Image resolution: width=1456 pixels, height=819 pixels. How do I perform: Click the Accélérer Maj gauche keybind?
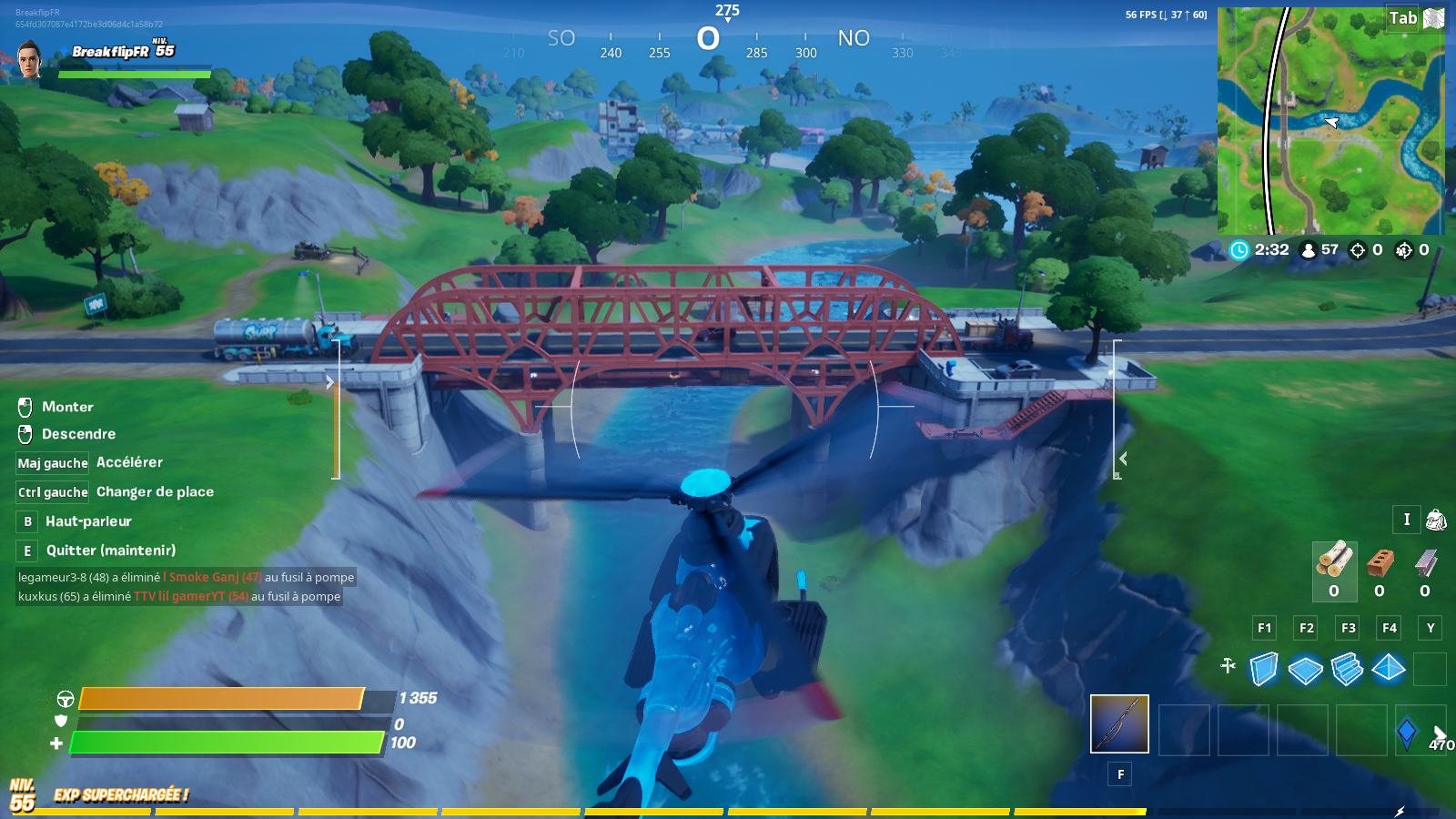51,462
